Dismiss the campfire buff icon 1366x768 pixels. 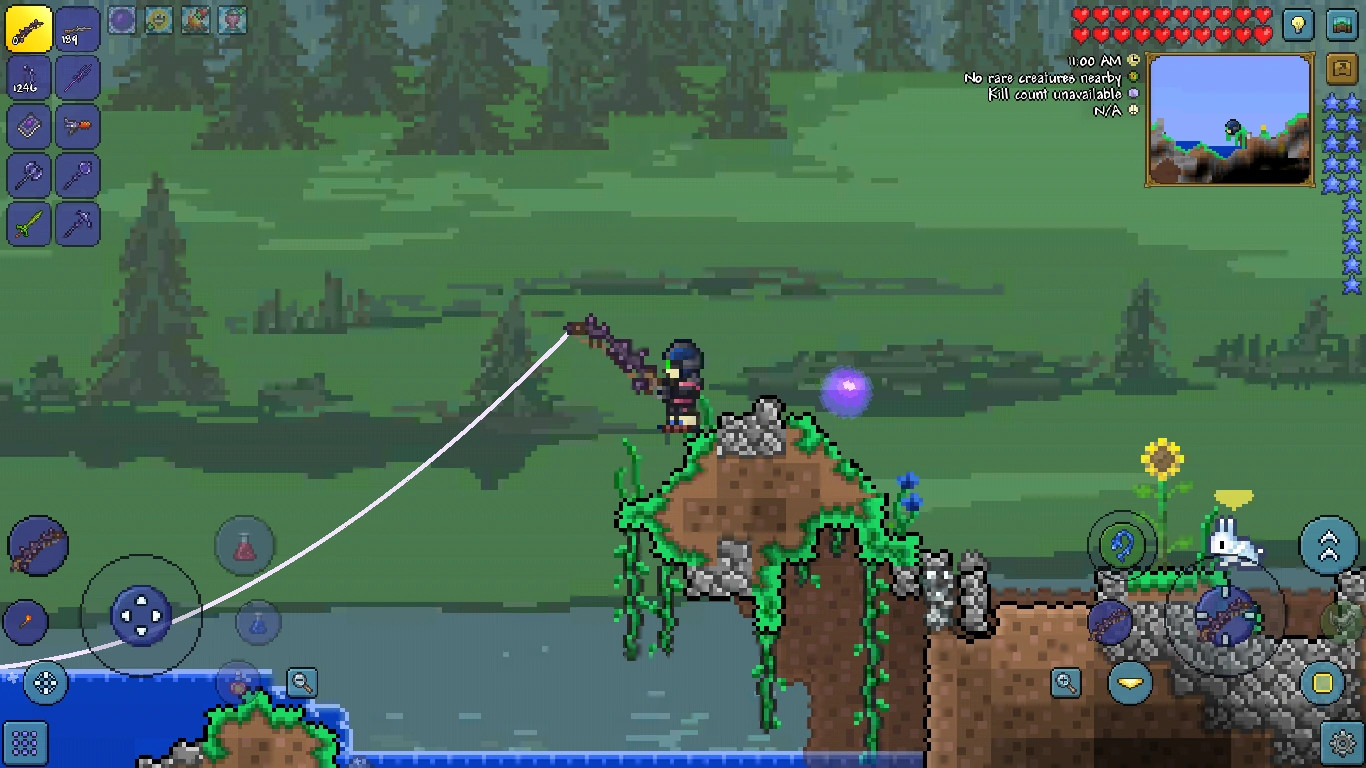pos(196,18)
